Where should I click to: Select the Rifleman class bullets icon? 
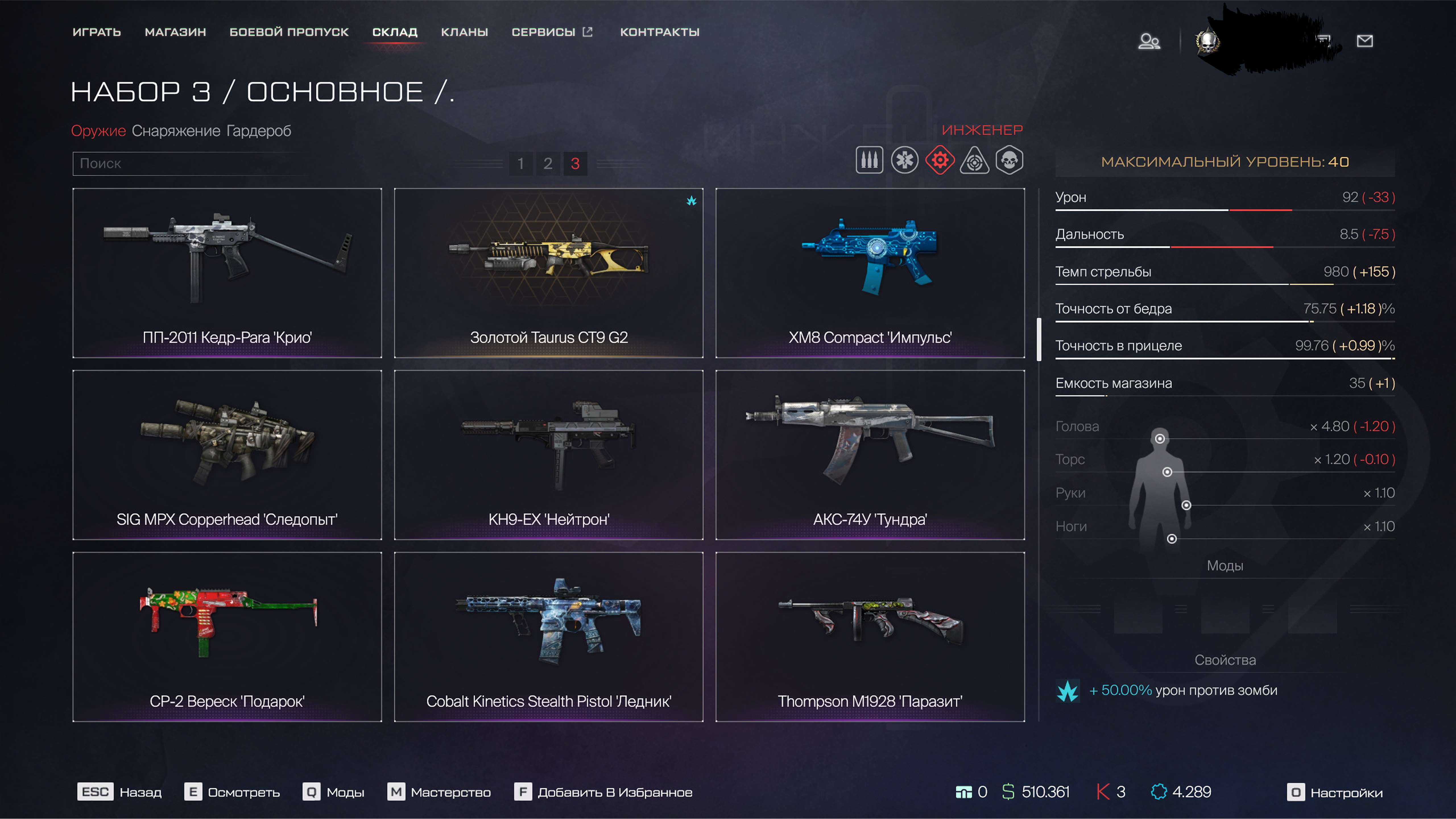tap(869, 160)
